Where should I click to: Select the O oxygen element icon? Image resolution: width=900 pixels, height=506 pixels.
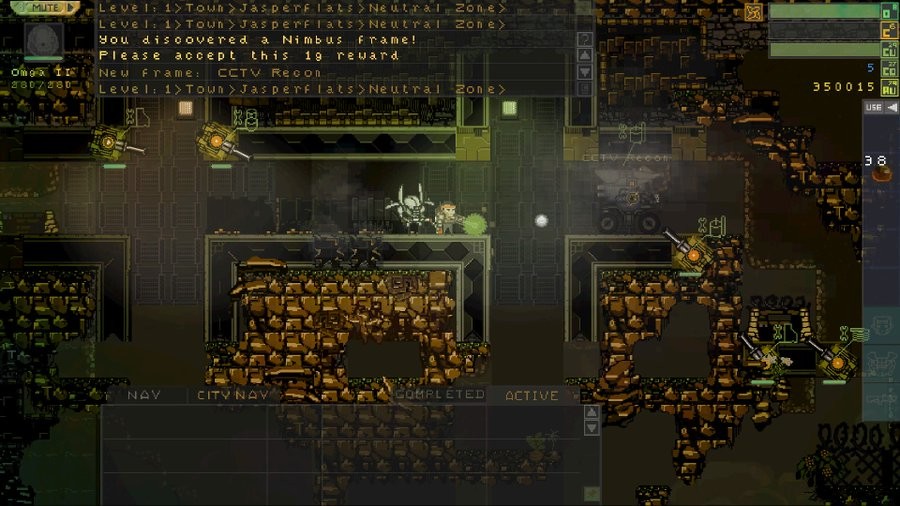pos(888,12)
